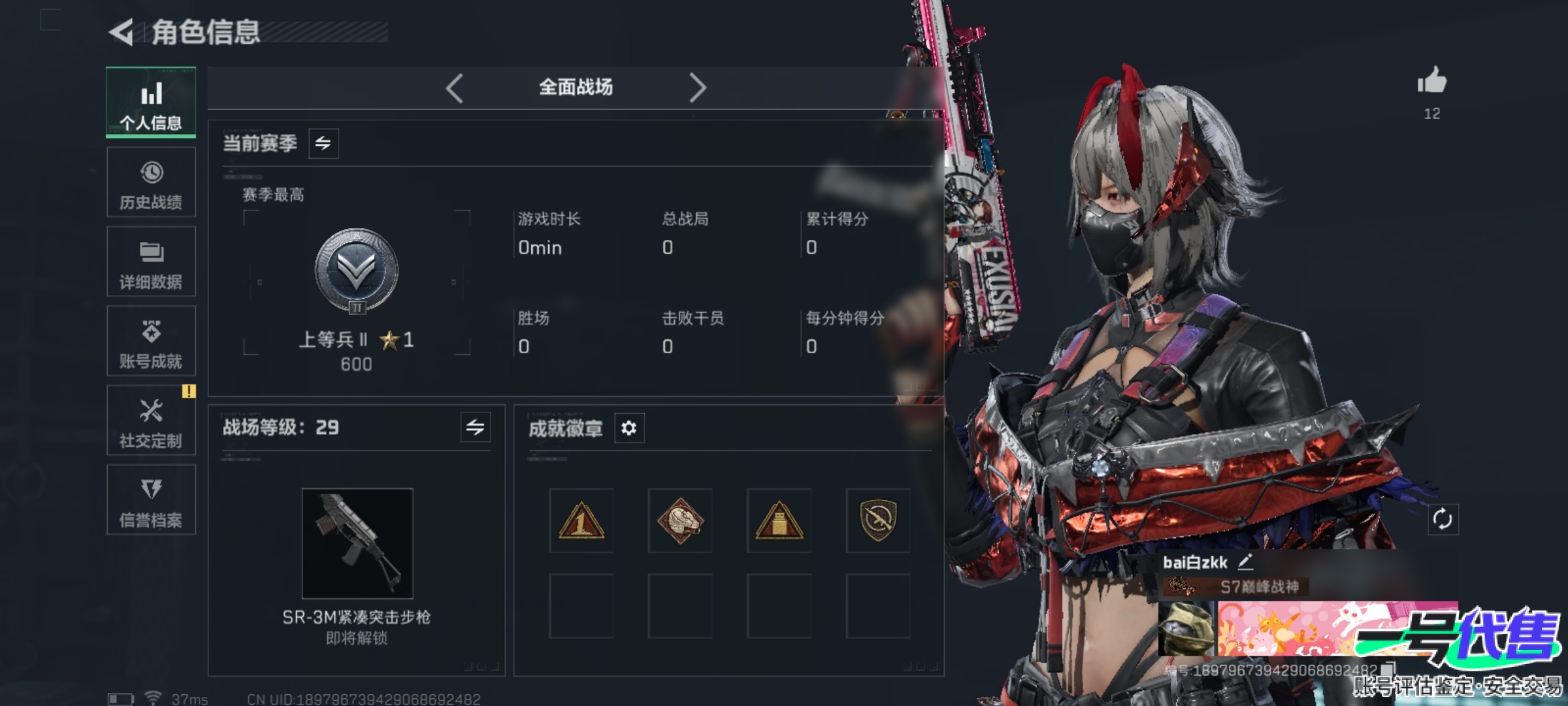Rotate the character model with the refresh icon

(x=1443, y=520)
